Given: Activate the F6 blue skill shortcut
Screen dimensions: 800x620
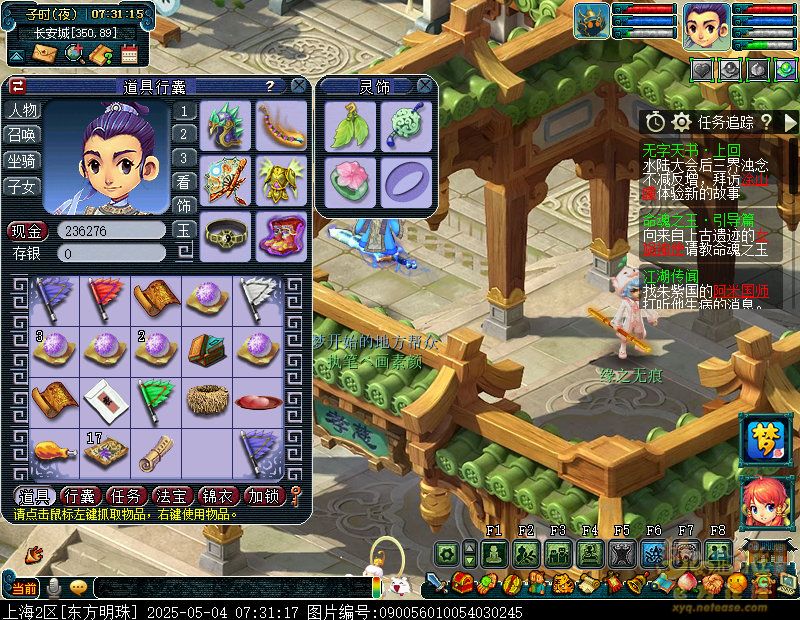Looking at the screenshot, I should coord(654,553).
